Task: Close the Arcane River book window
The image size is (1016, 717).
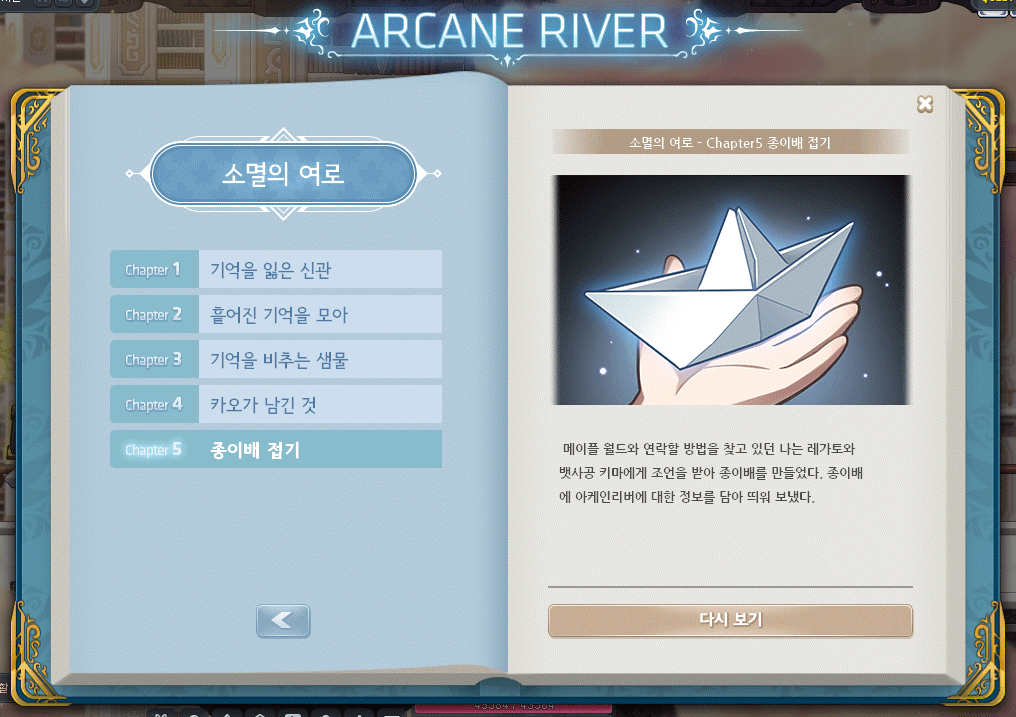Action: pos(925,104)
